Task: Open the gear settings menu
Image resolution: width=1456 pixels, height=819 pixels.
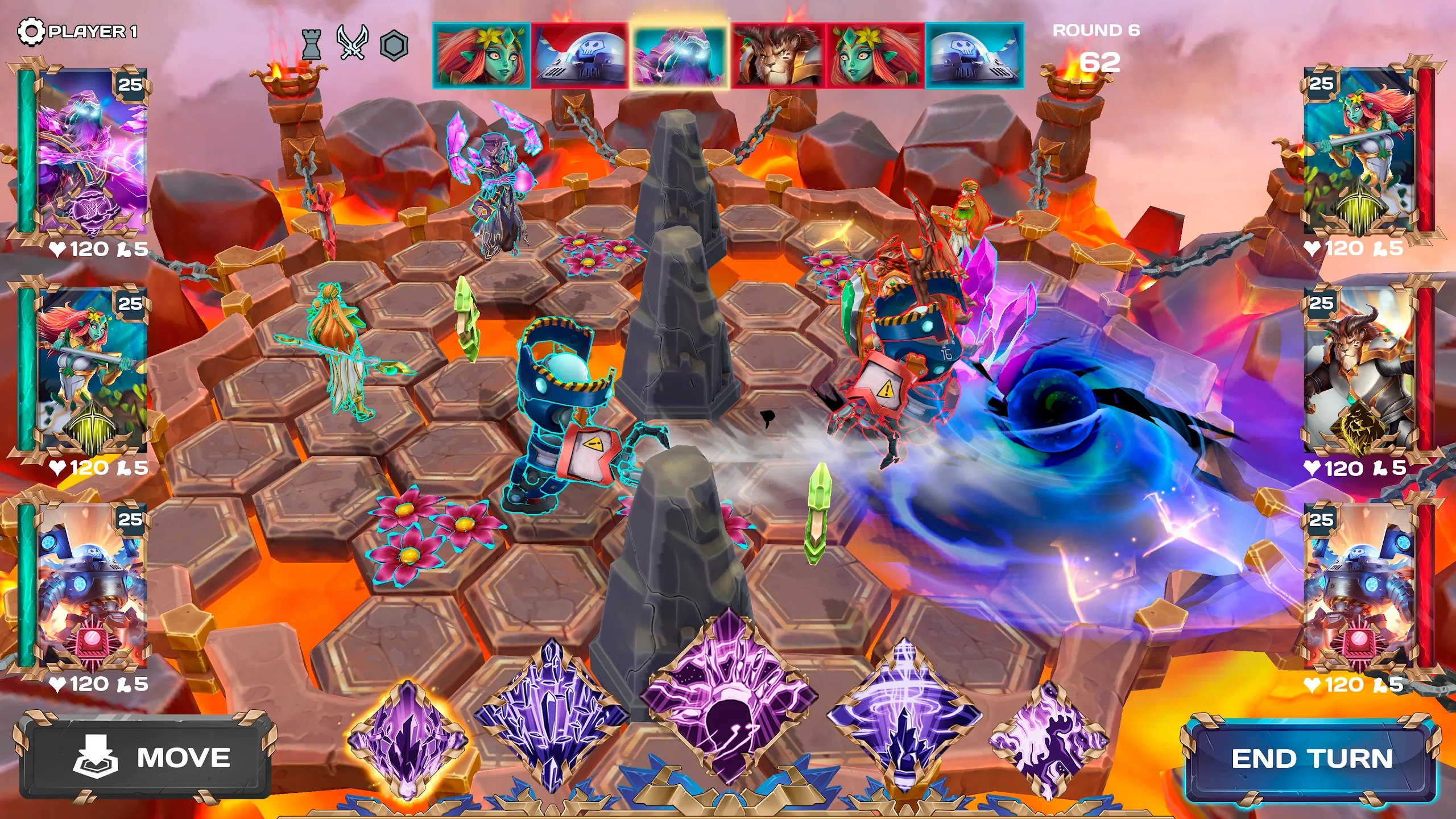Action: coord(30,31)
